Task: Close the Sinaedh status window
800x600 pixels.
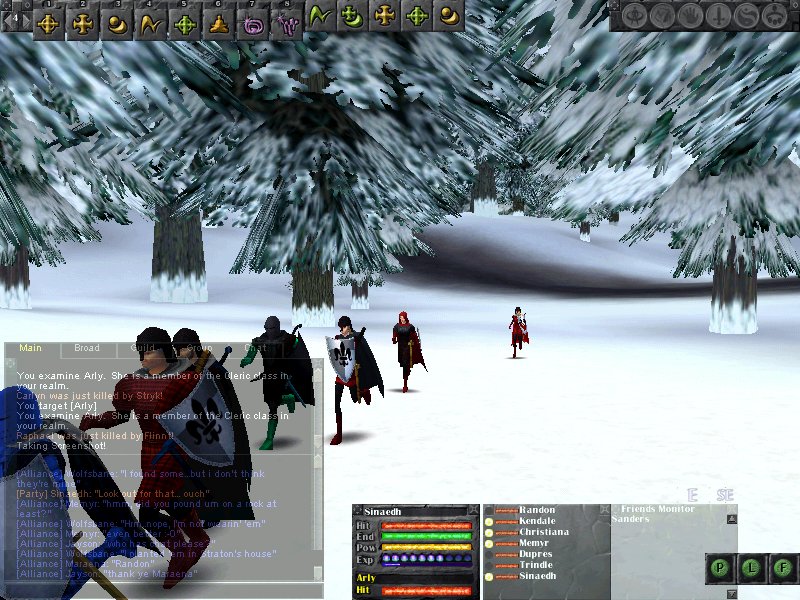Action: 471,511
